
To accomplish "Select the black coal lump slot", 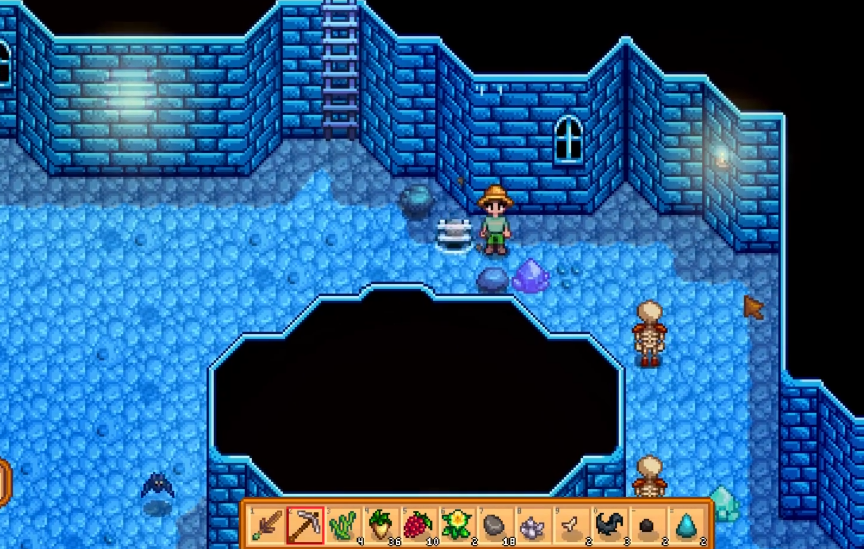I will click(x=646, y=524).
